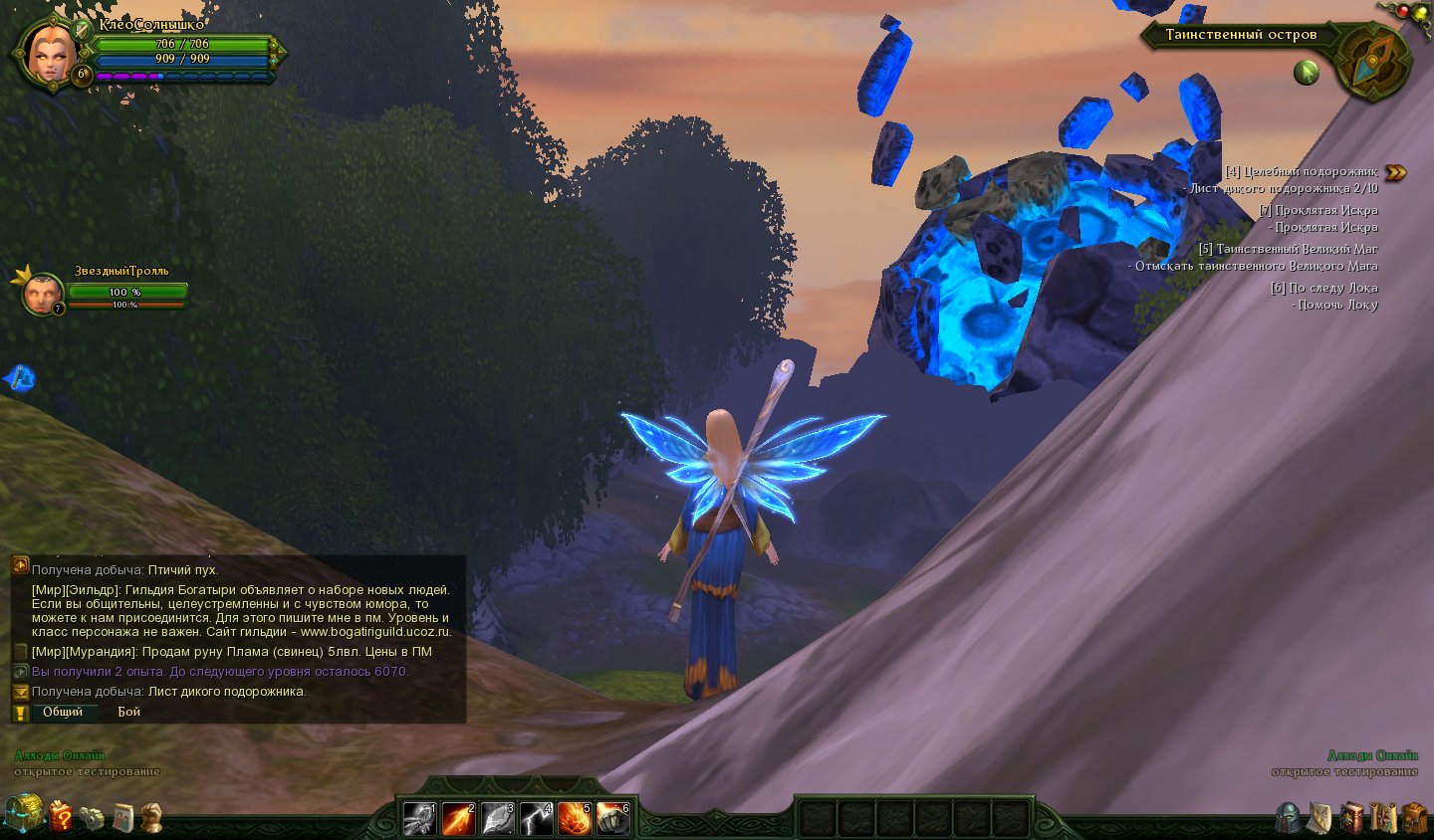Open the help book with question mark
This screenshot has height=840, width=1434.
pos(61,817)
